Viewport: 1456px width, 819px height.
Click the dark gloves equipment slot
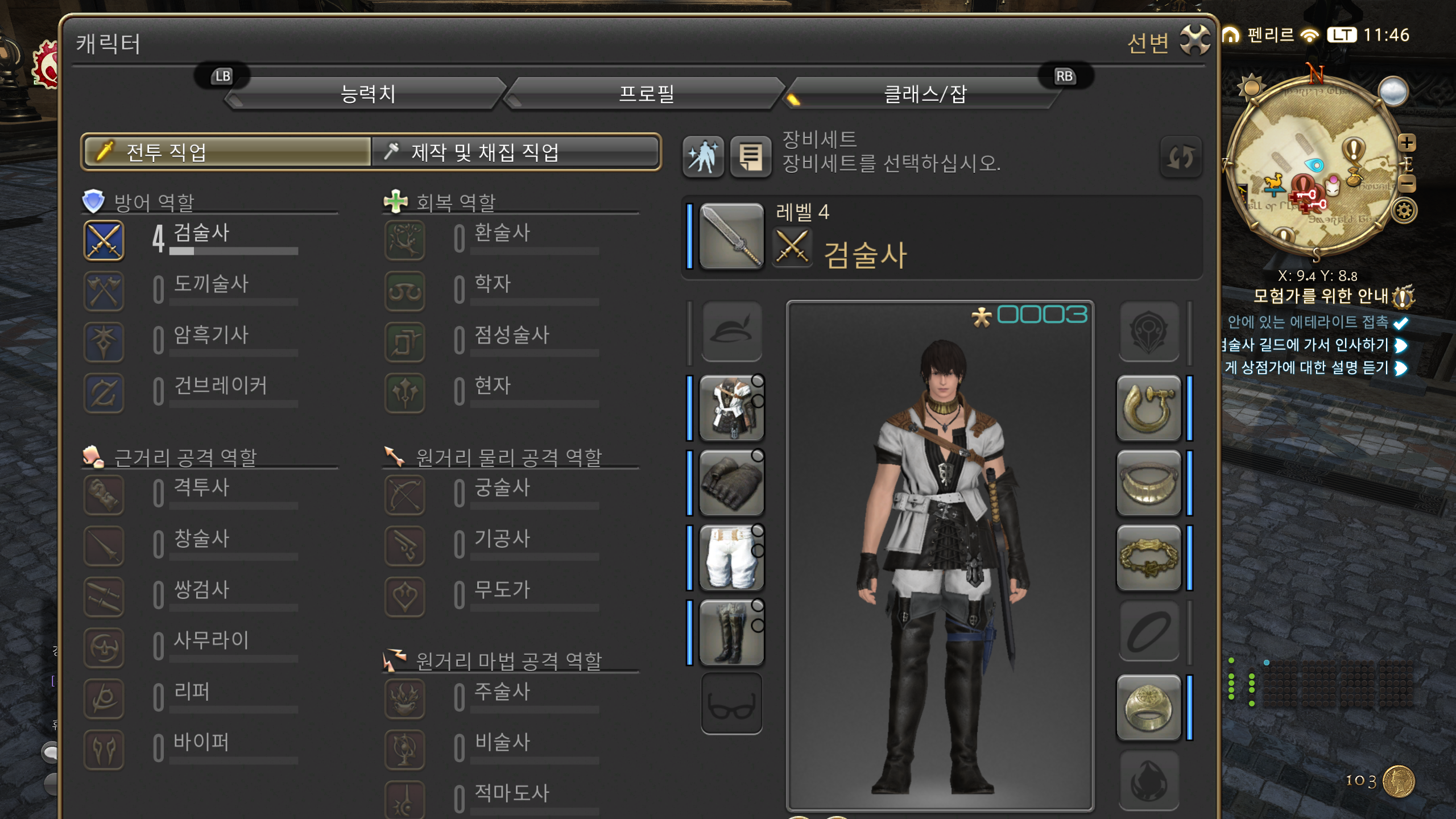click(x=731, y=483)
